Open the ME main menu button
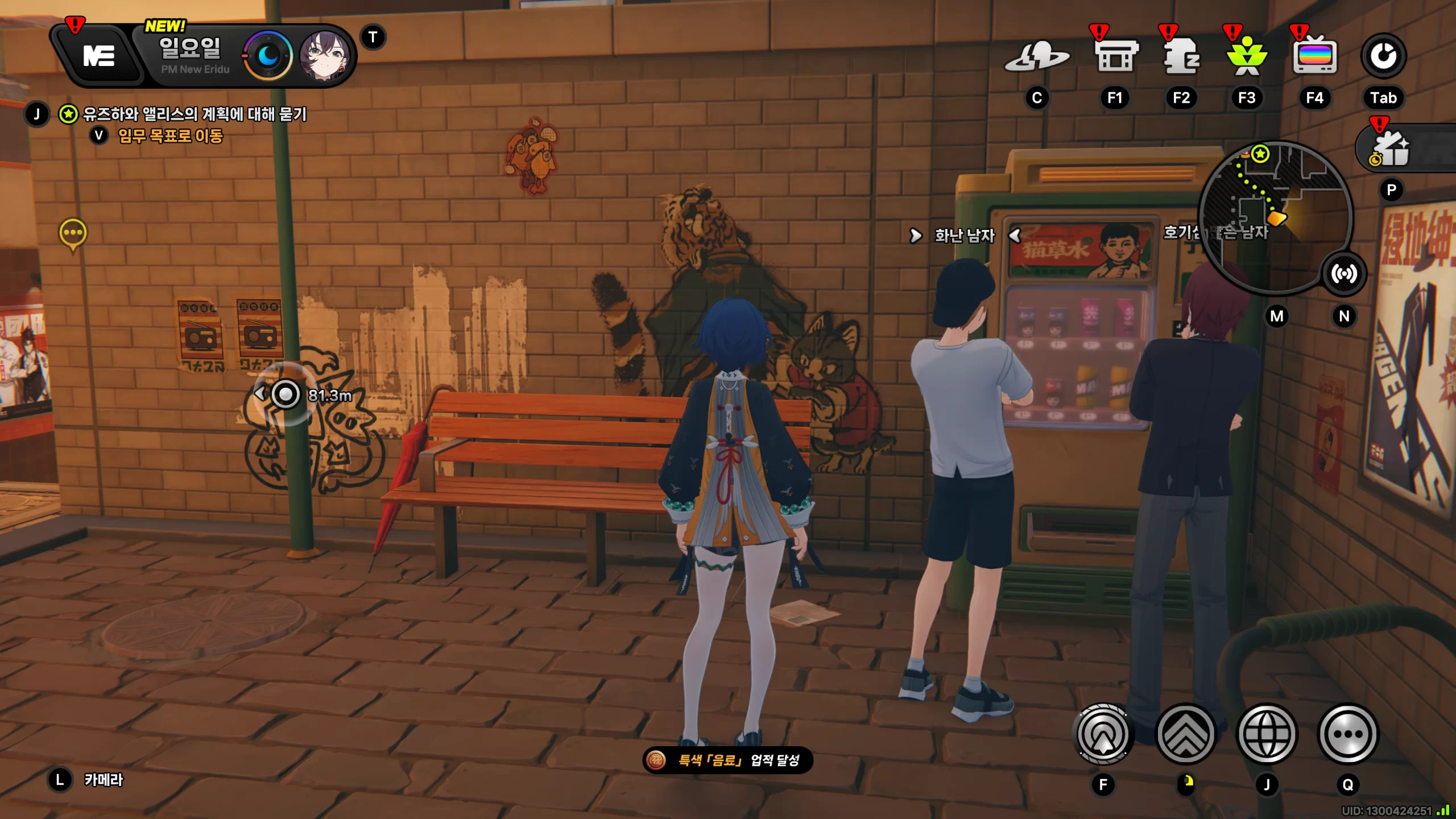The height and width of the screenshot is (819, 1456). click(99, 56)
